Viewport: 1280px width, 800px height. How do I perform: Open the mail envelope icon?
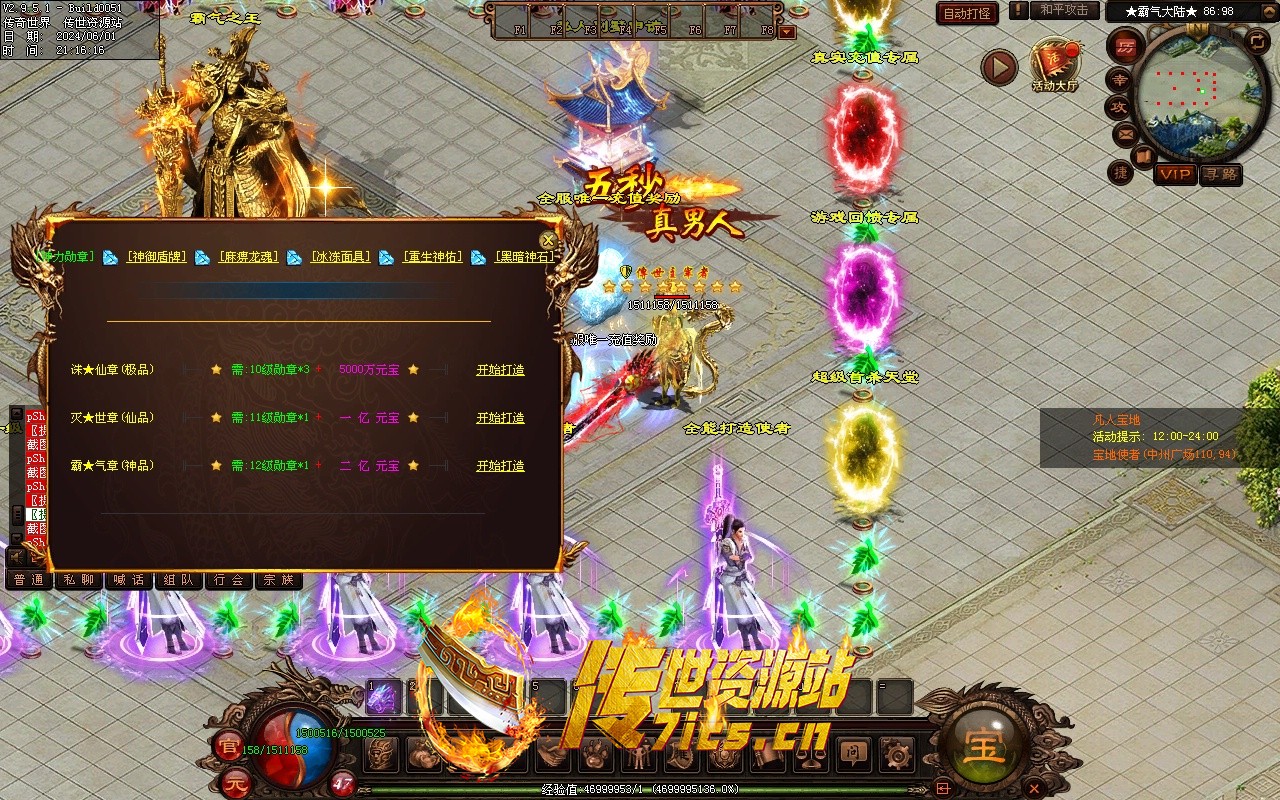click(1125, 133)
